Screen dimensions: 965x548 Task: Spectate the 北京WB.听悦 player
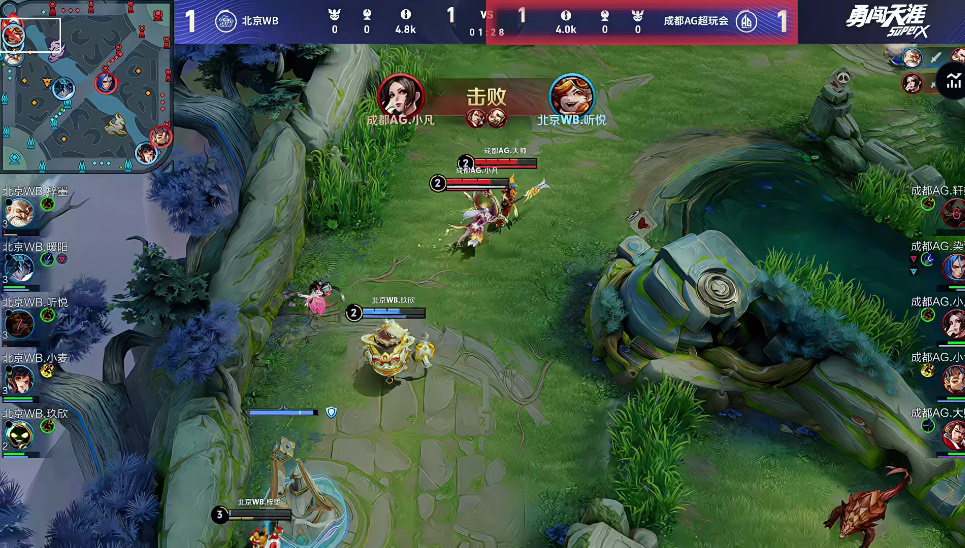pyautogui.click(x=18, y=322)
